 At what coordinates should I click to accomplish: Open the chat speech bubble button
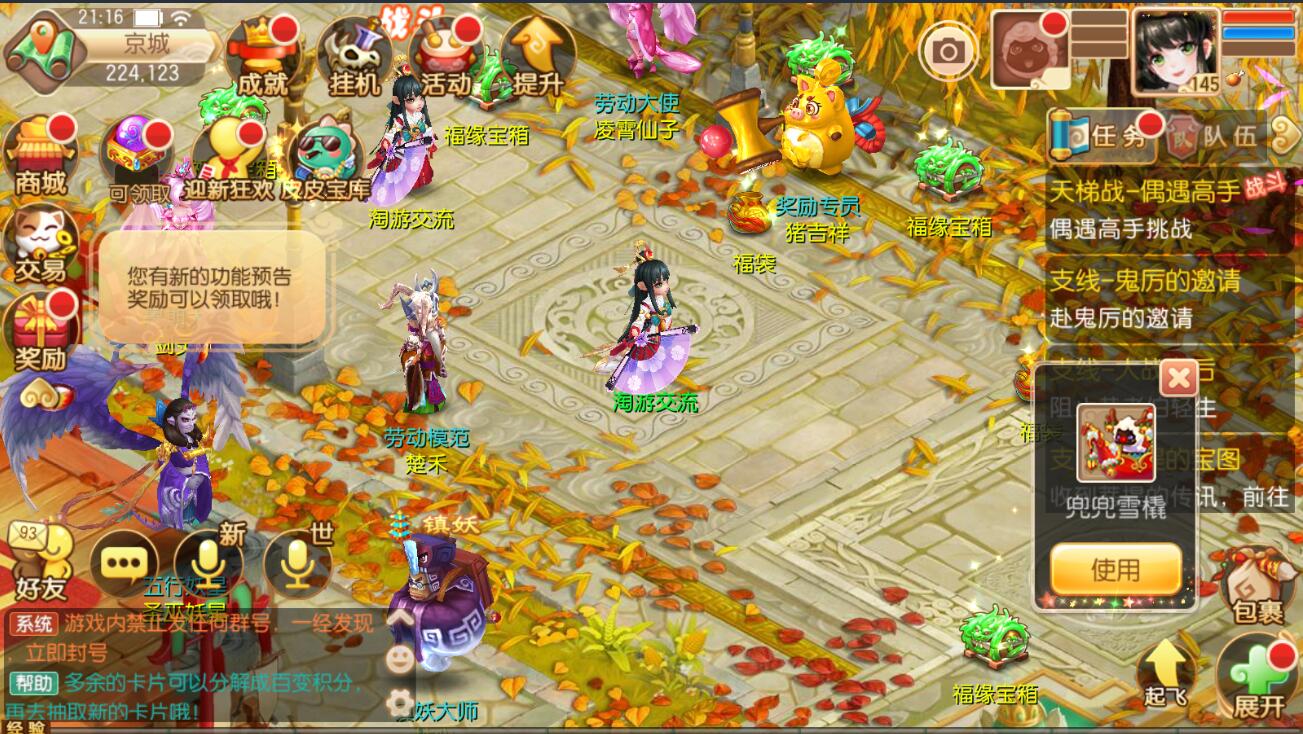124,564
